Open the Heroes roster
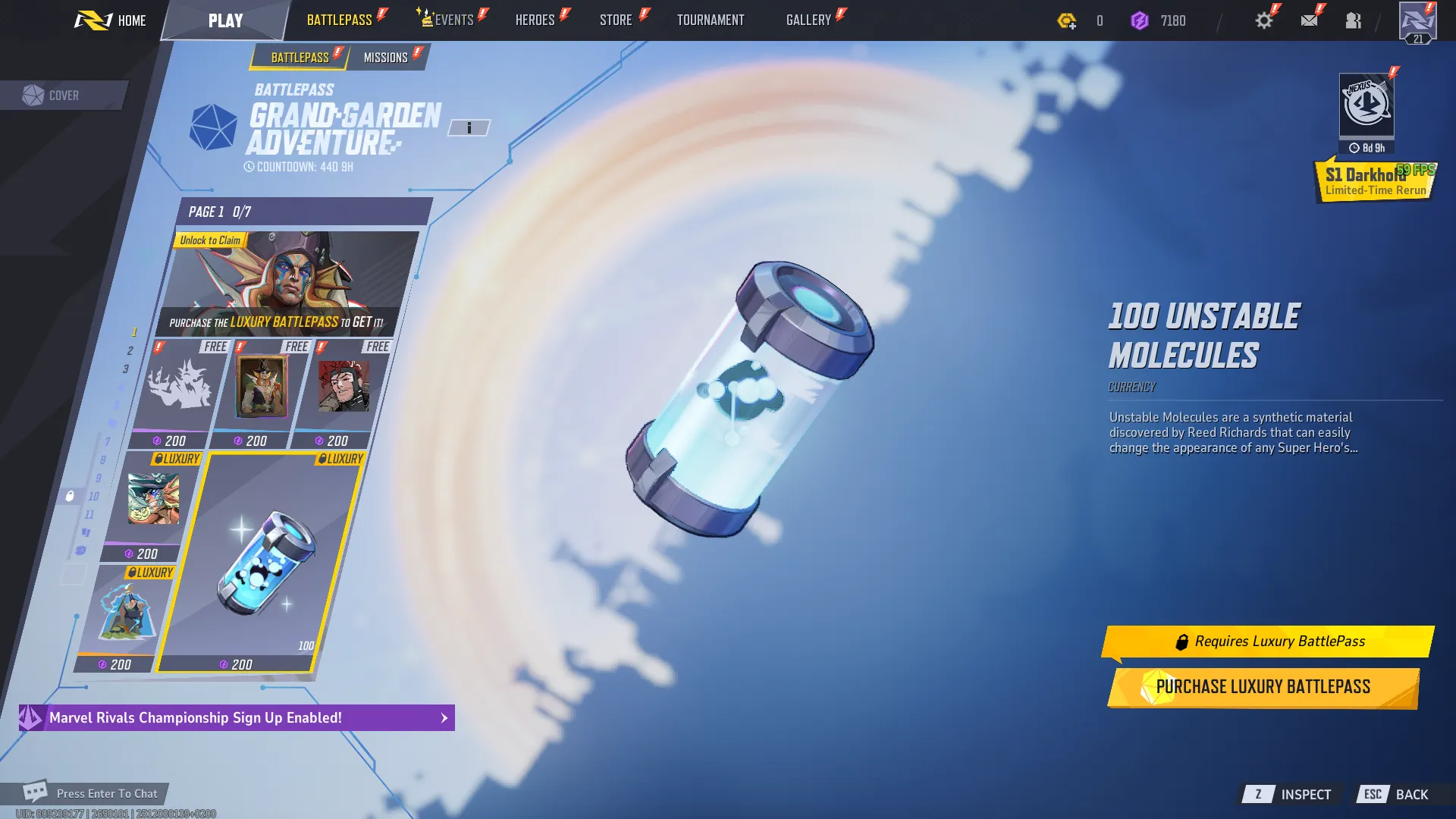 pos(535,20)
